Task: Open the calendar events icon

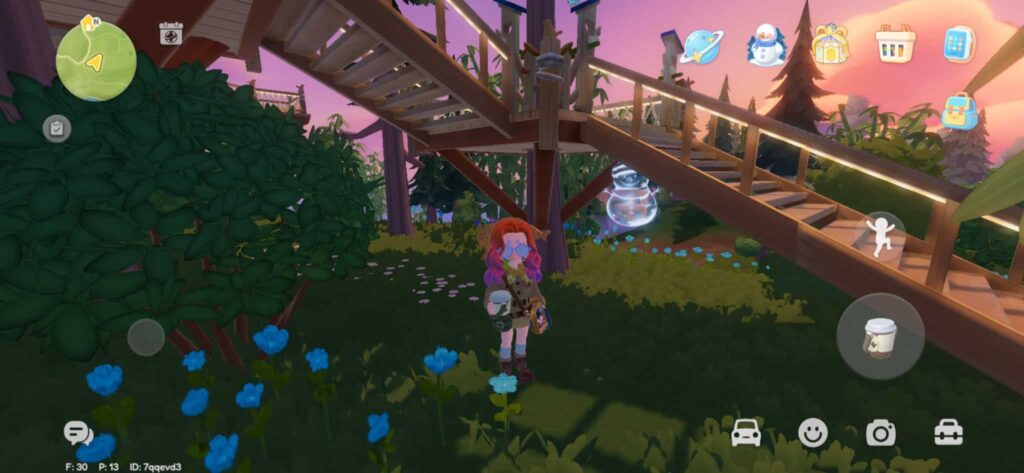Action: (x=171, y=34)
